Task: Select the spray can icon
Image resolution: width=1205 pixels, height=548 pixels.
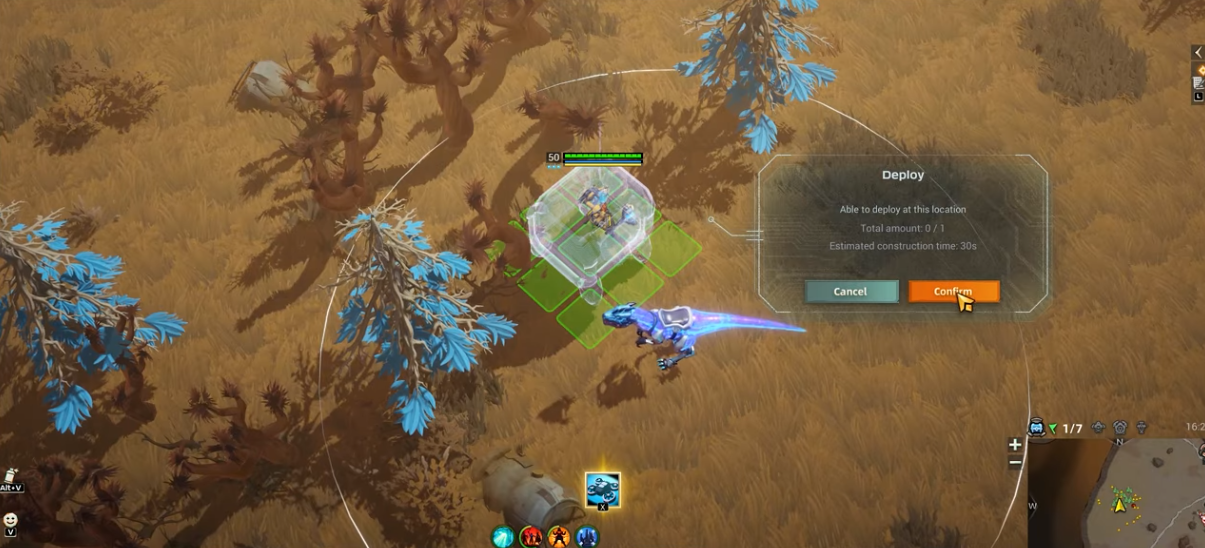Action: pos(11,476)
